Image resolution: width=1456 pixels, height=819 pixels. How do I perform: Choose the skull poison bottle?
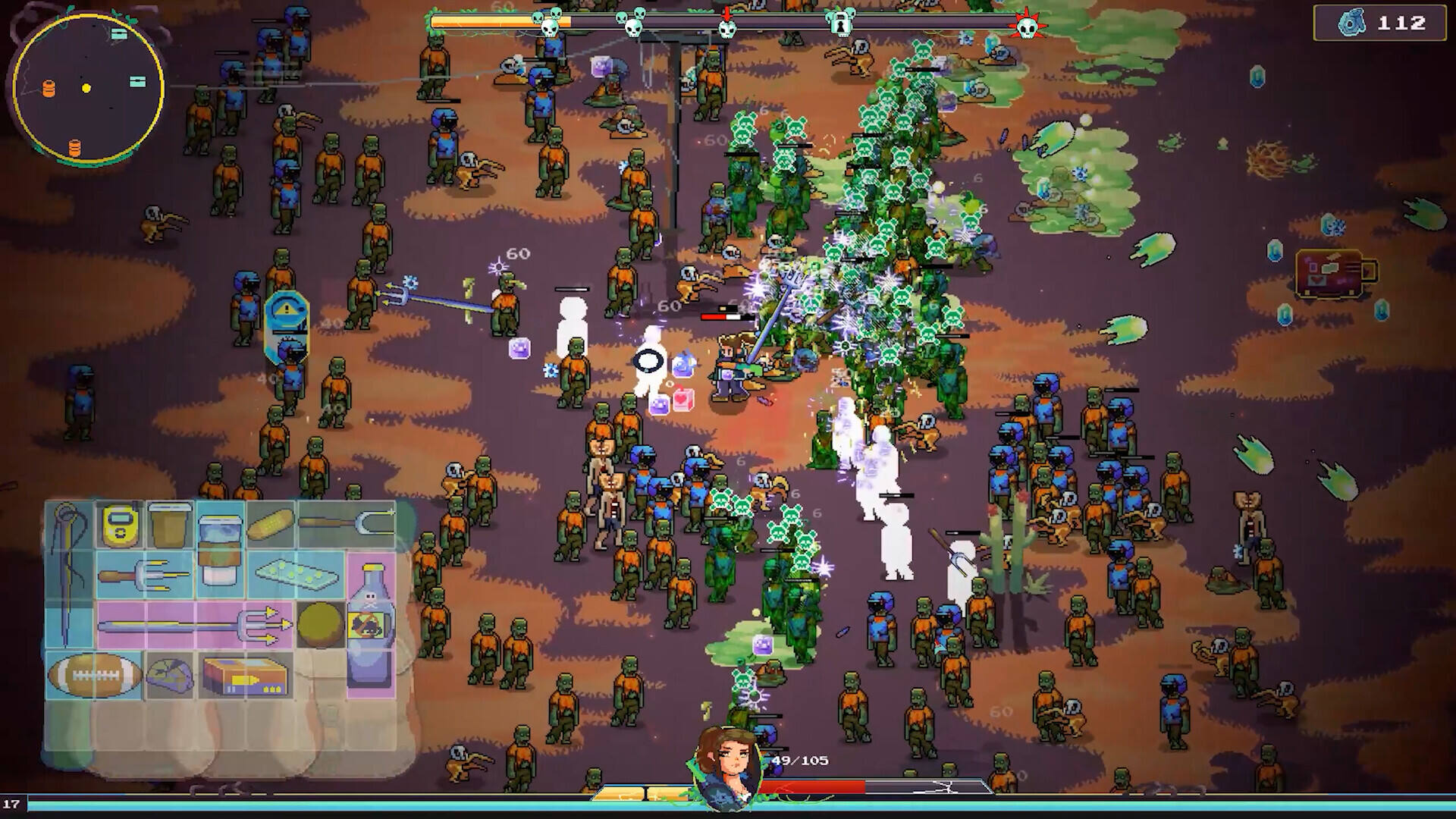(x=371, y=625)
